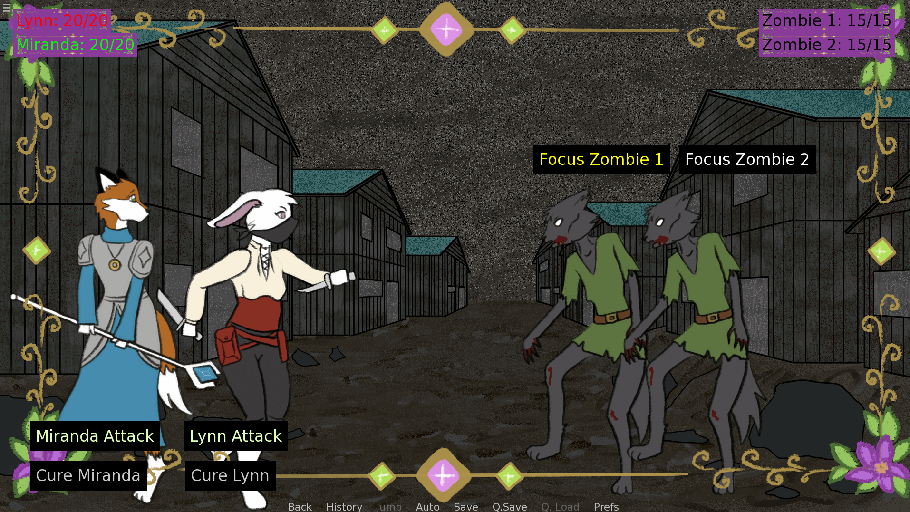Open the hamburger menu icon
The image size is (910, 512).
pos(5,6)
